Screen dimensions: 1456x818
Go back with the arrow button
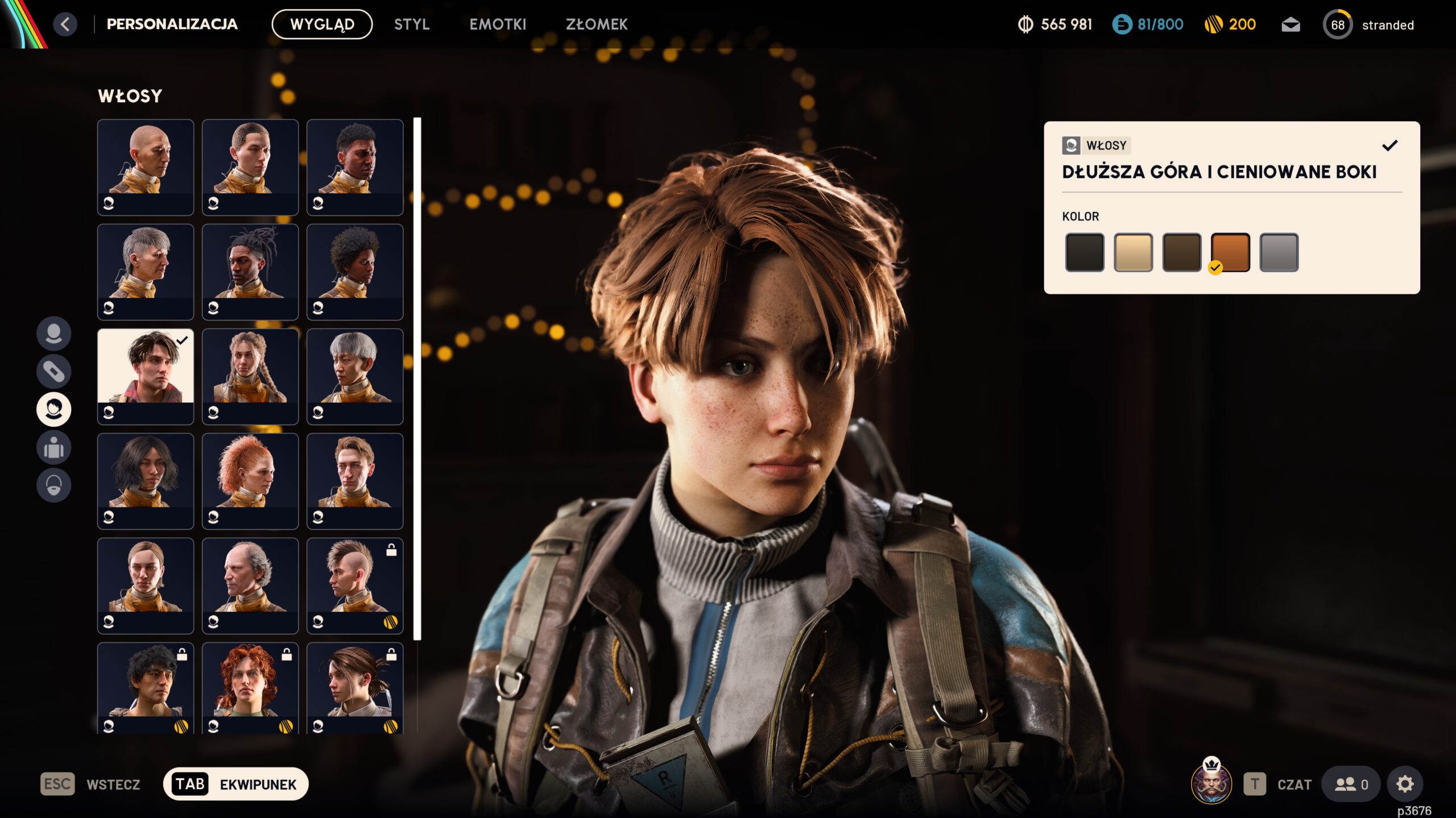tap(65, 24)
